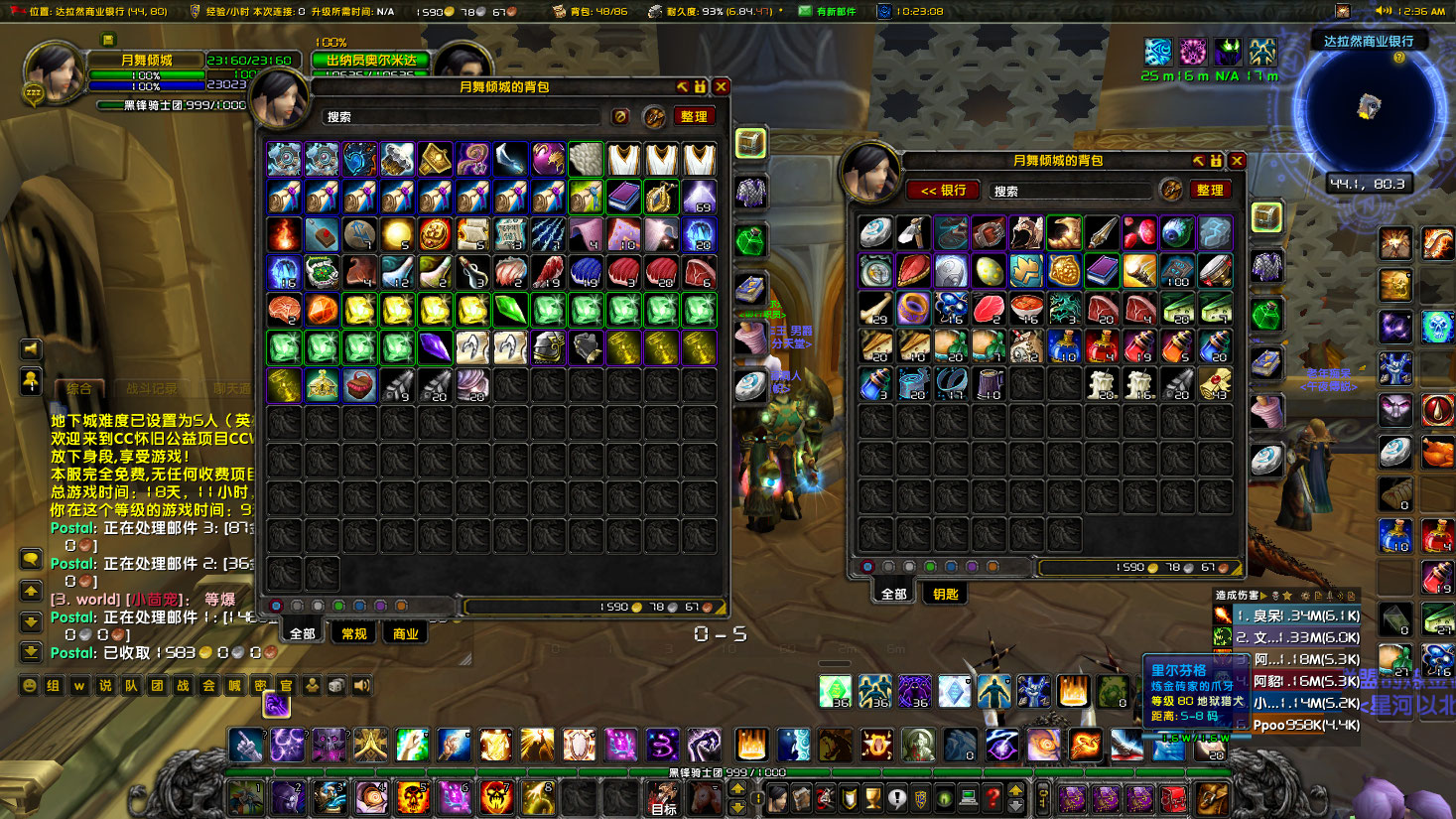Open the 商业 tab on the bag window
This screenshot has width=1456, height=819.
coord(405,632)
